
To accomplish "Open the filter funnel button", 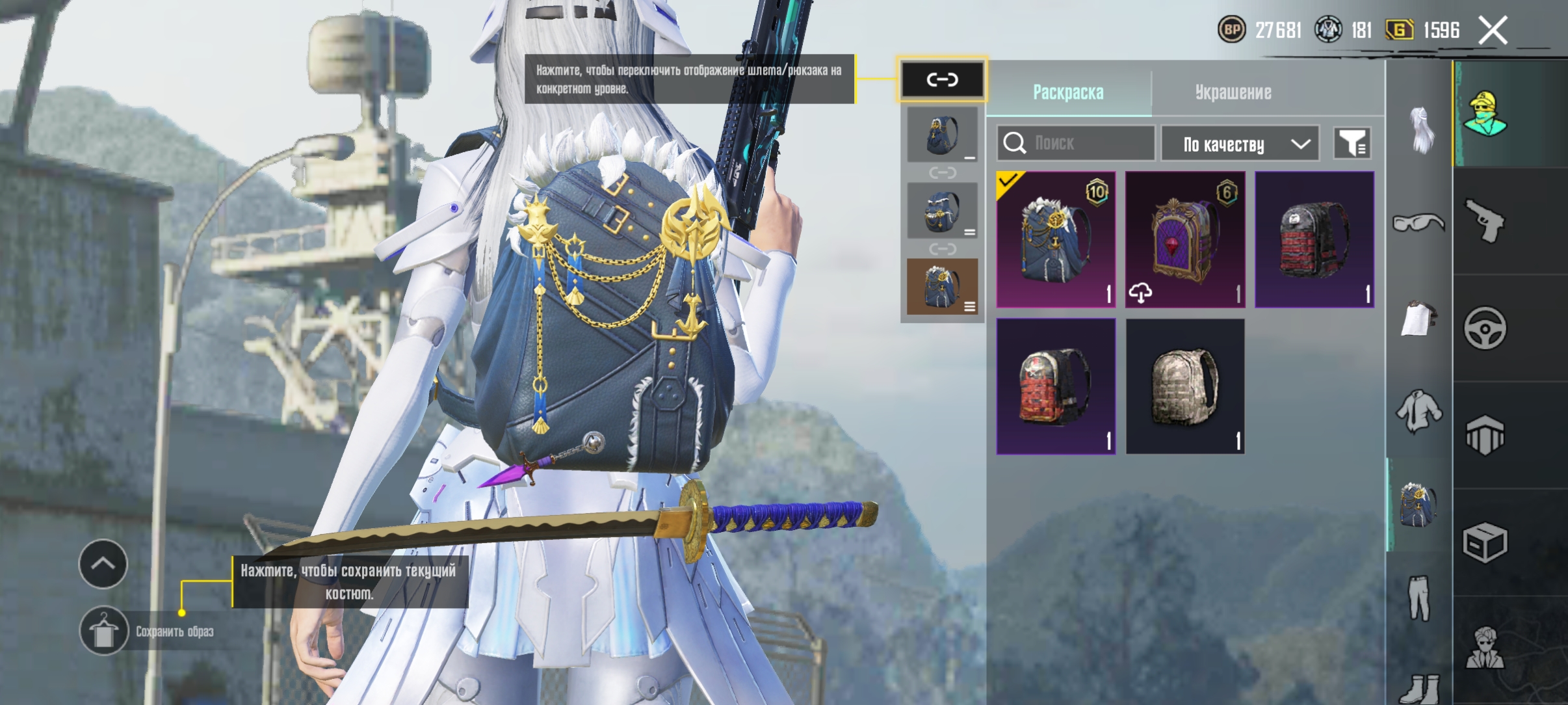I will click(1352, 143).
